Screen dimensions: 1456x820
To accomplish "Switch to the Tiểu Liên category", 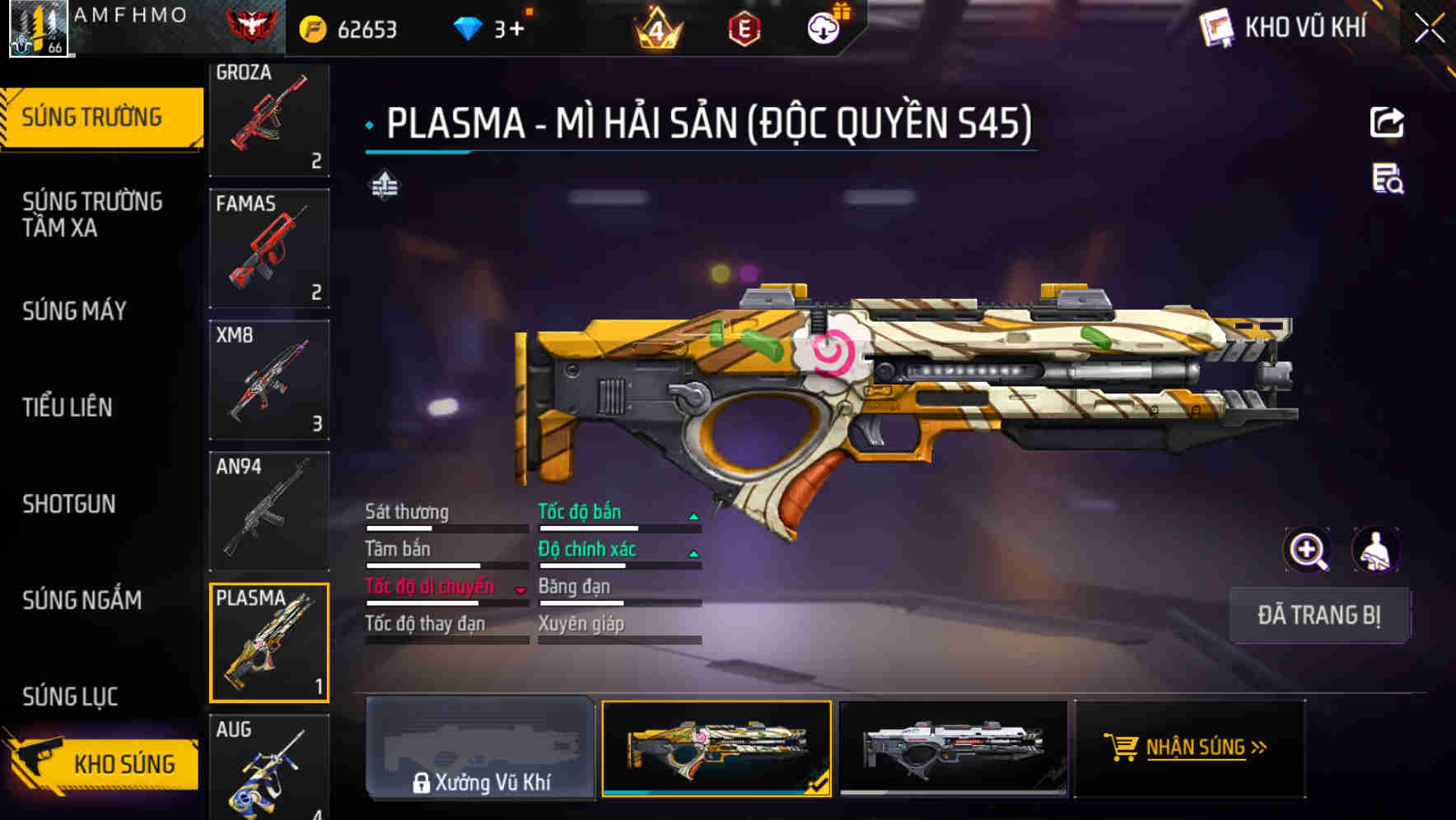I will coord(68,407).
